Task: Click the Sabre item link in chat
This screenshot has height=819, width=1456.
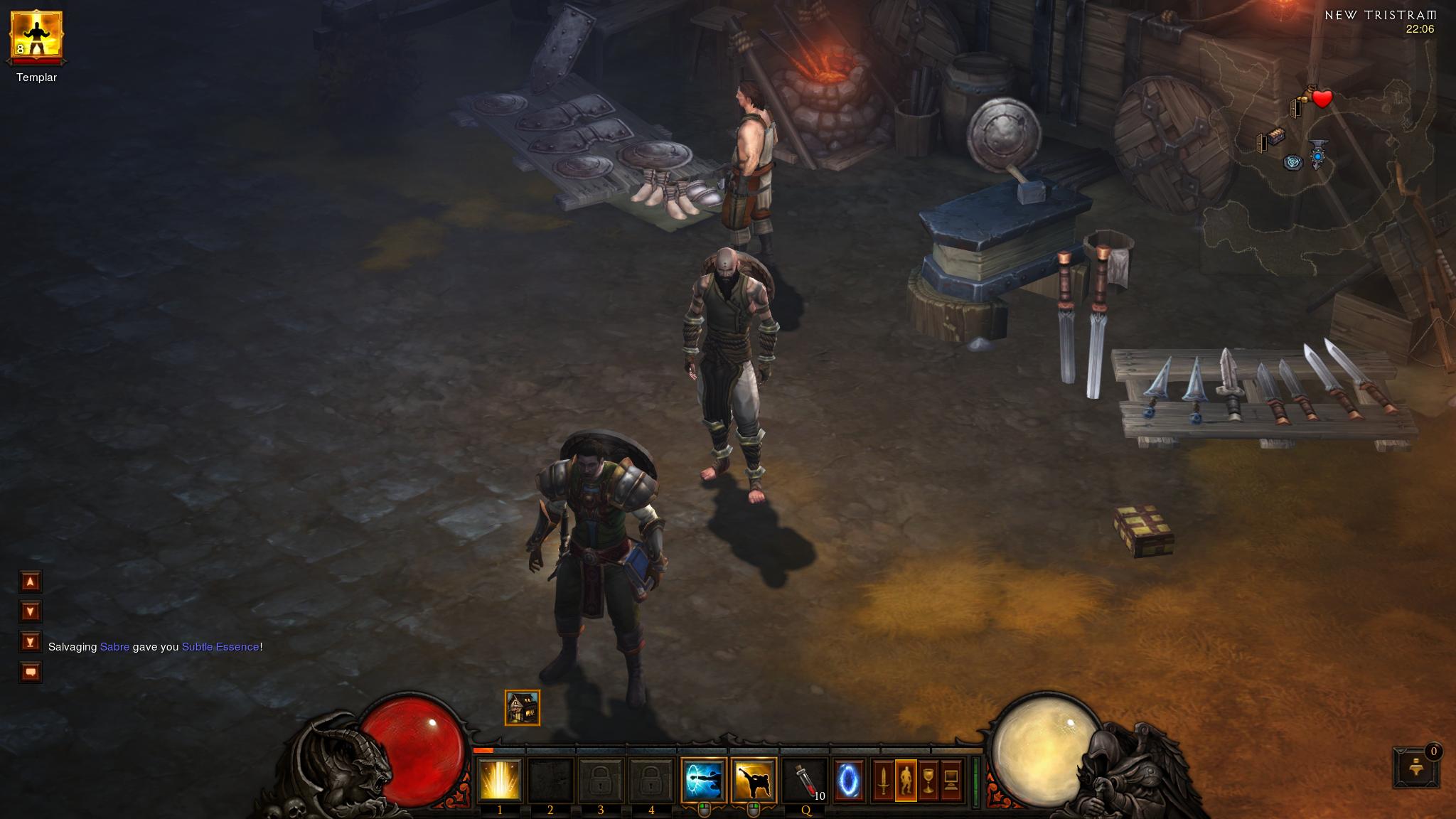Action: coord(114,647)
